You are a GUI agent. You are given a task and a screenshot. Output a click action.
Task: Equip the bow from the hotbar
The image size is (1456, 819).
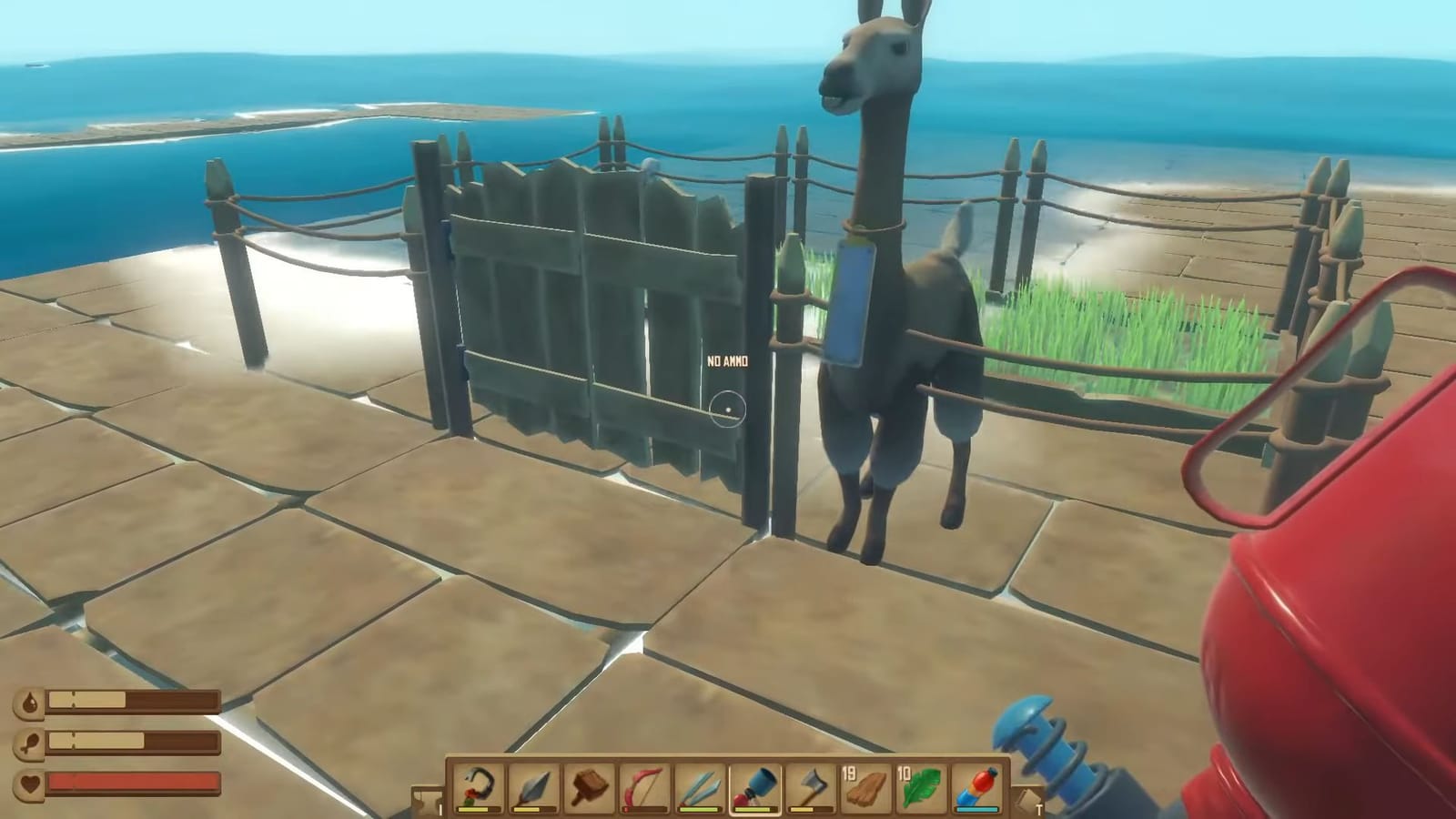pos(643,784)
